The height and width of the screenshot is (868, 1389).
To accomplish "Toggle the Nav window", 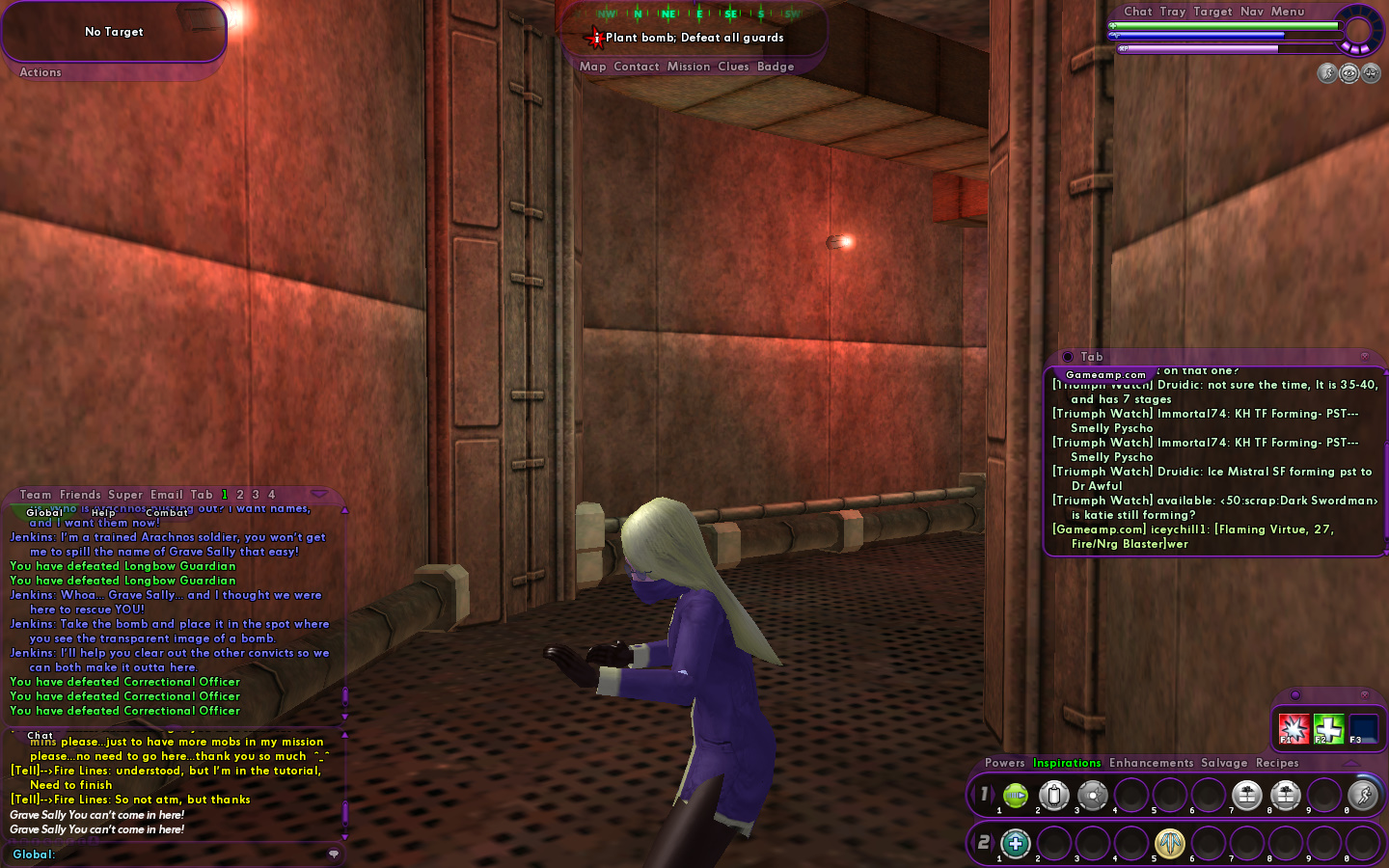I will tap(1251, 12).
